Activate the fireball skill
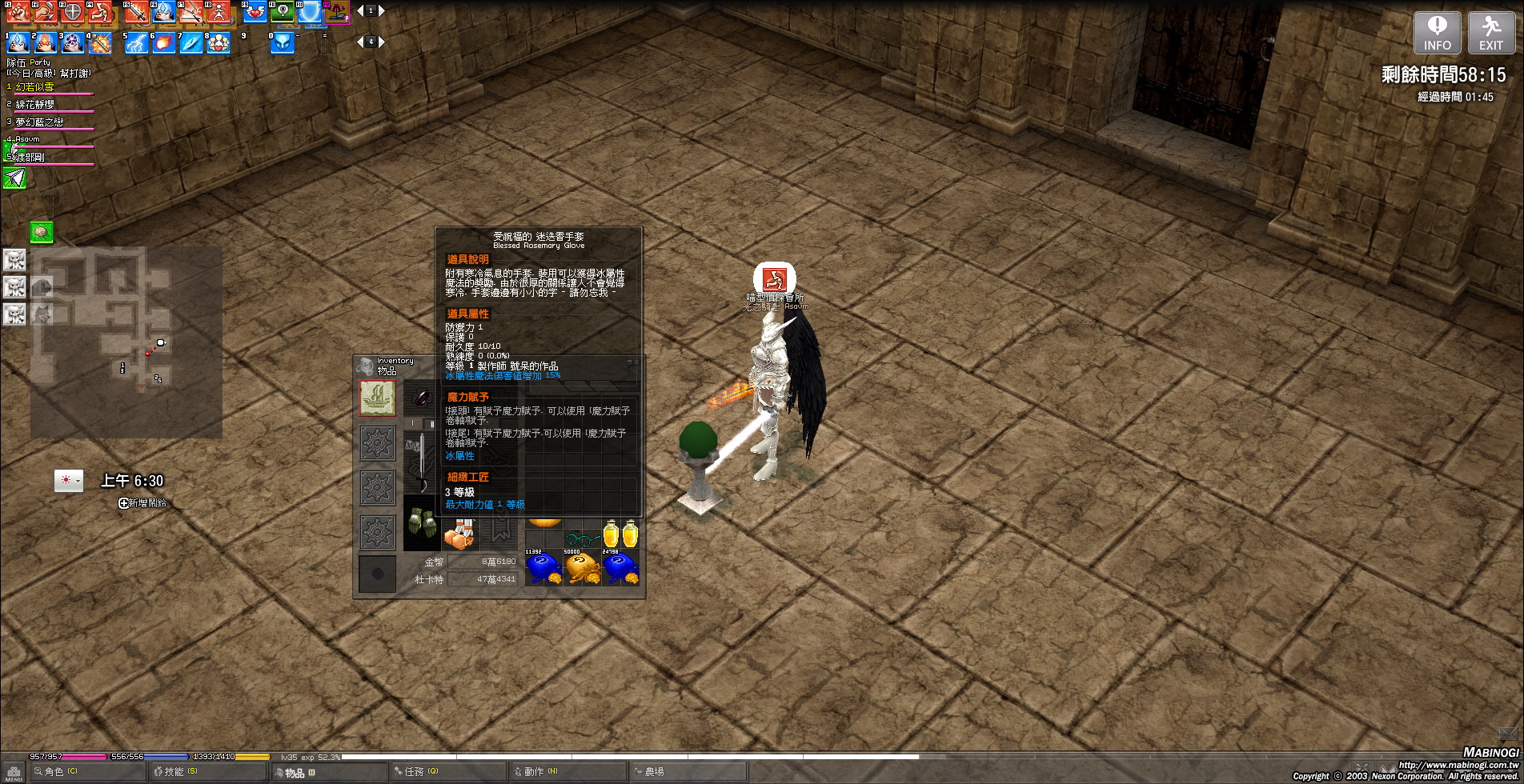The width and height of the screenshot is (1524, 784). [163, 42]
